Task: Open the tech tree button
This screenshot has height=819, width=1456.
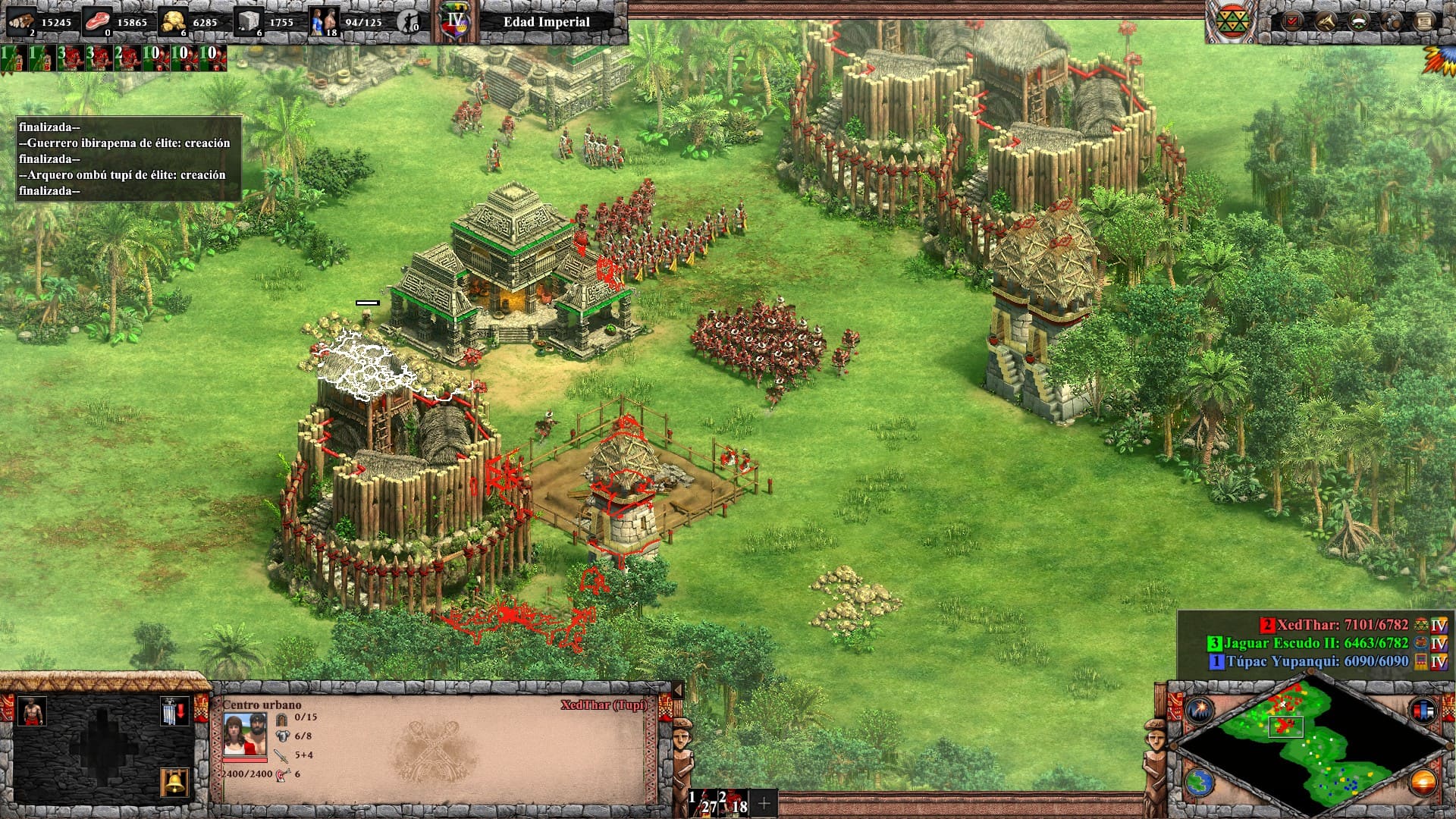Action: tap(1326, 21)
